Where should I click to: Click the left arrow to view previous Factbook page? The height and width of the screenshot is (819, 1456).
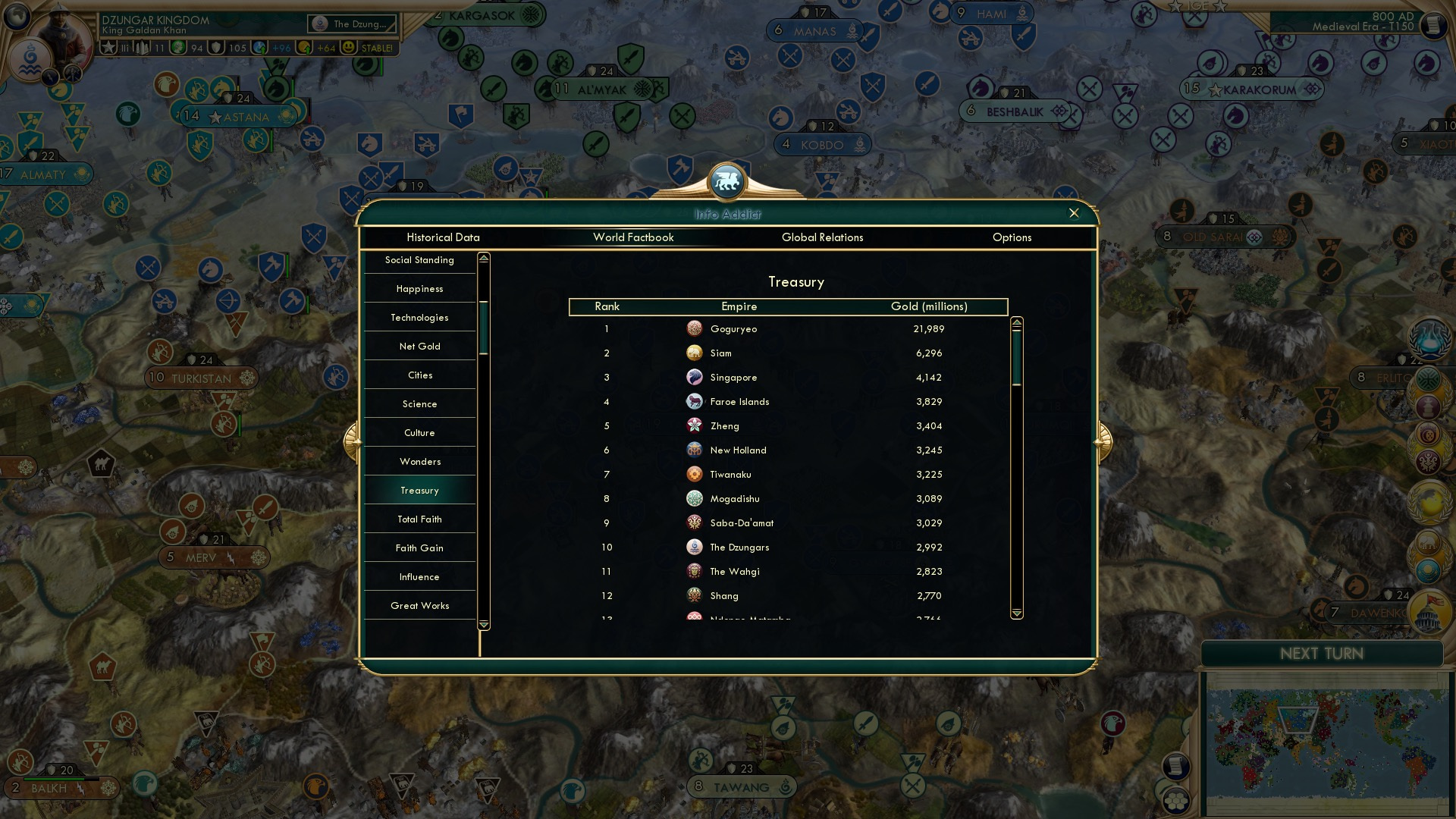(x=353, y=442)
